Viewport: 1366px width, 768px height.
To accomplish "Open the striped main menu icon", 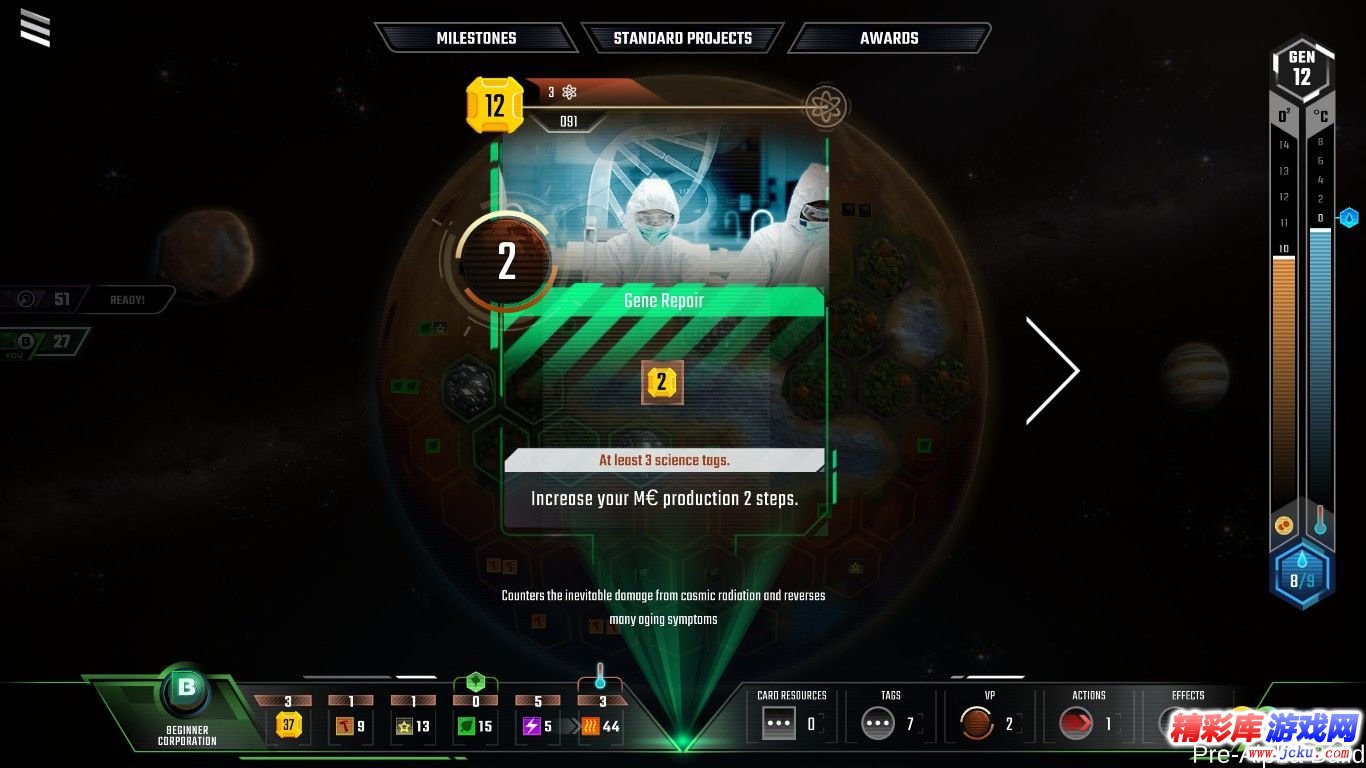I will coord(35,28).
